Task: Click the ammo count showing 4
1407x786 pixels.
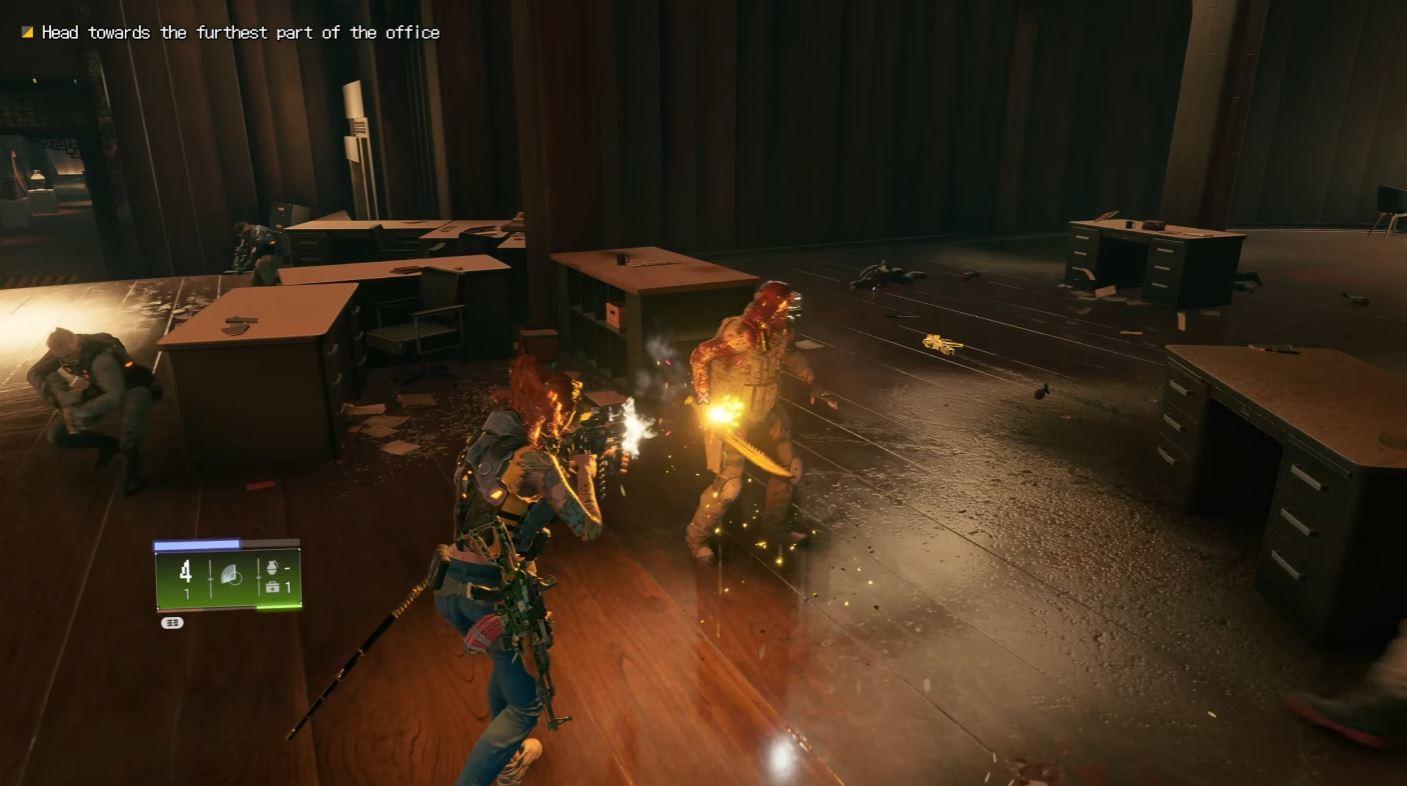Action: 186,569
